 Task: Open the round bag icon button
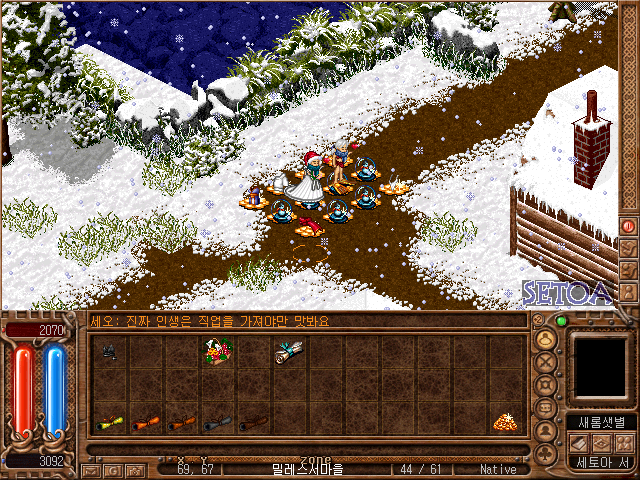546,339
